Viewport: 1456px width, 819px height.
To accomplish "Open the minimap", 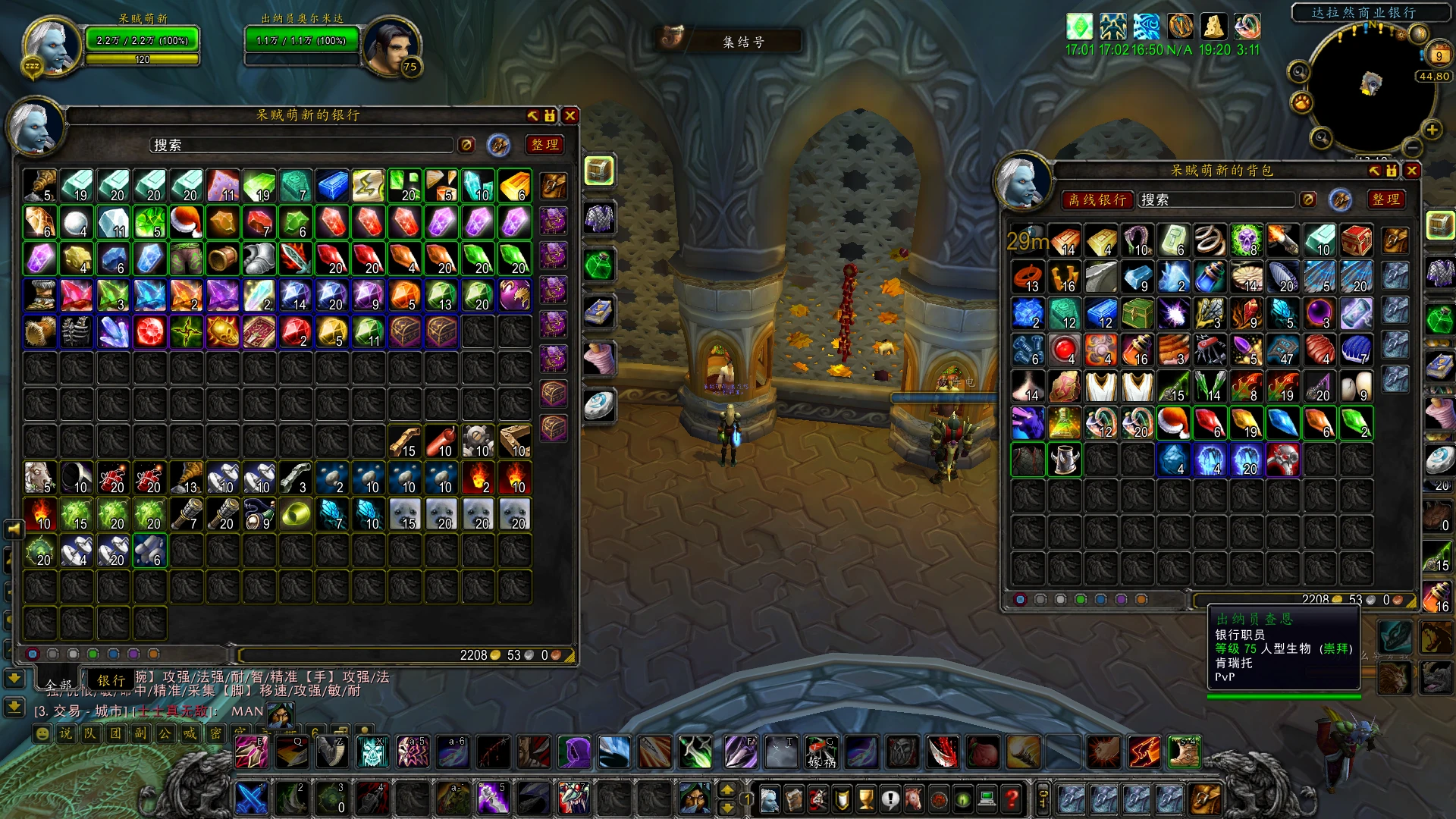I will [1370, 82].
